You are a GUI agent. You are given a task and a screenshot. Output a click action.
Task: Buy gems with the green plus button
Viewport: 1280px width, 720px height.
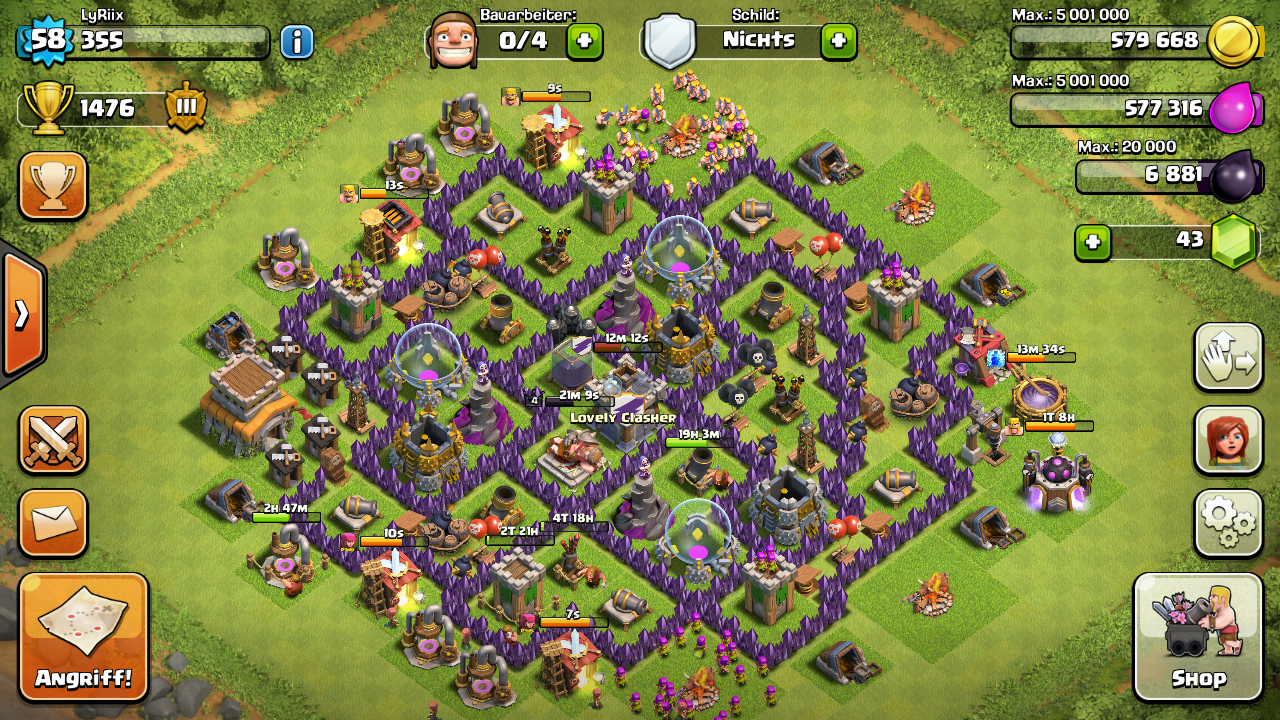click(1093, 242)
